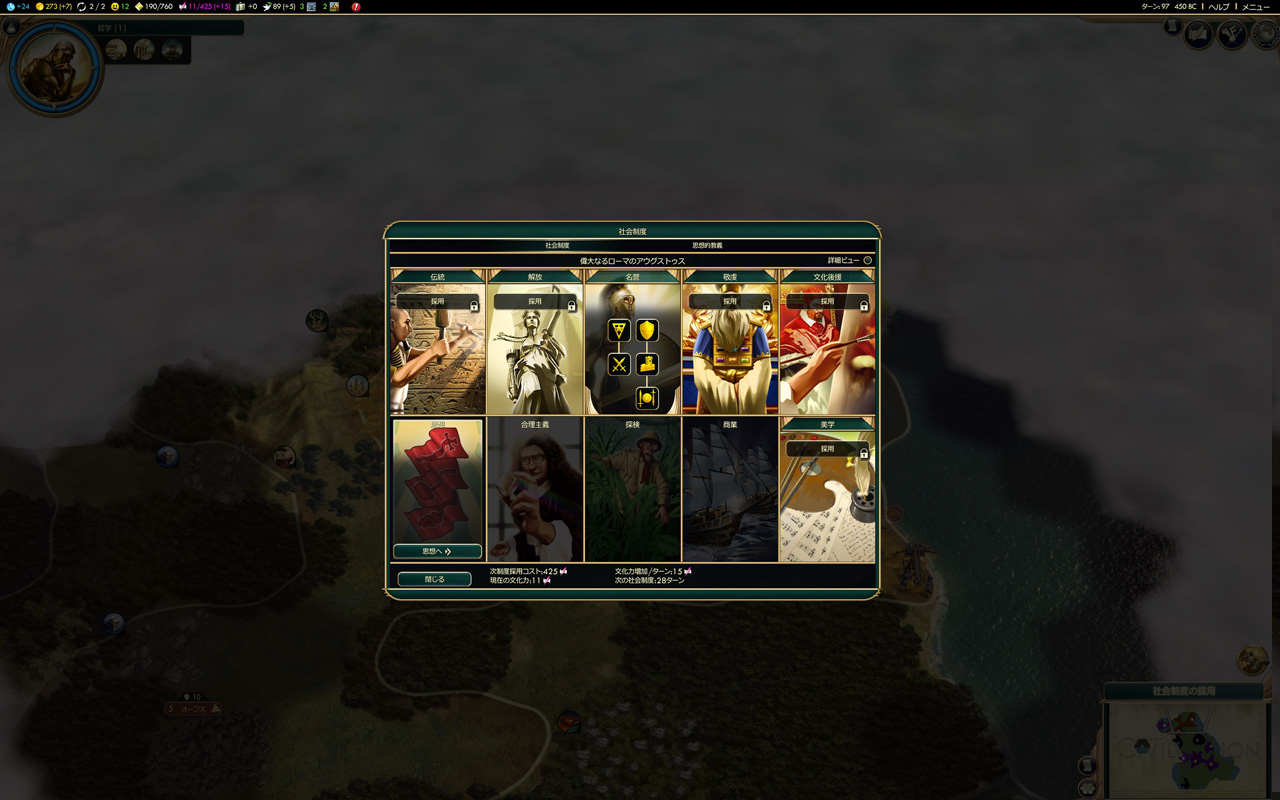Choose the castle tower Honor policy

click(x=647, y=364)
